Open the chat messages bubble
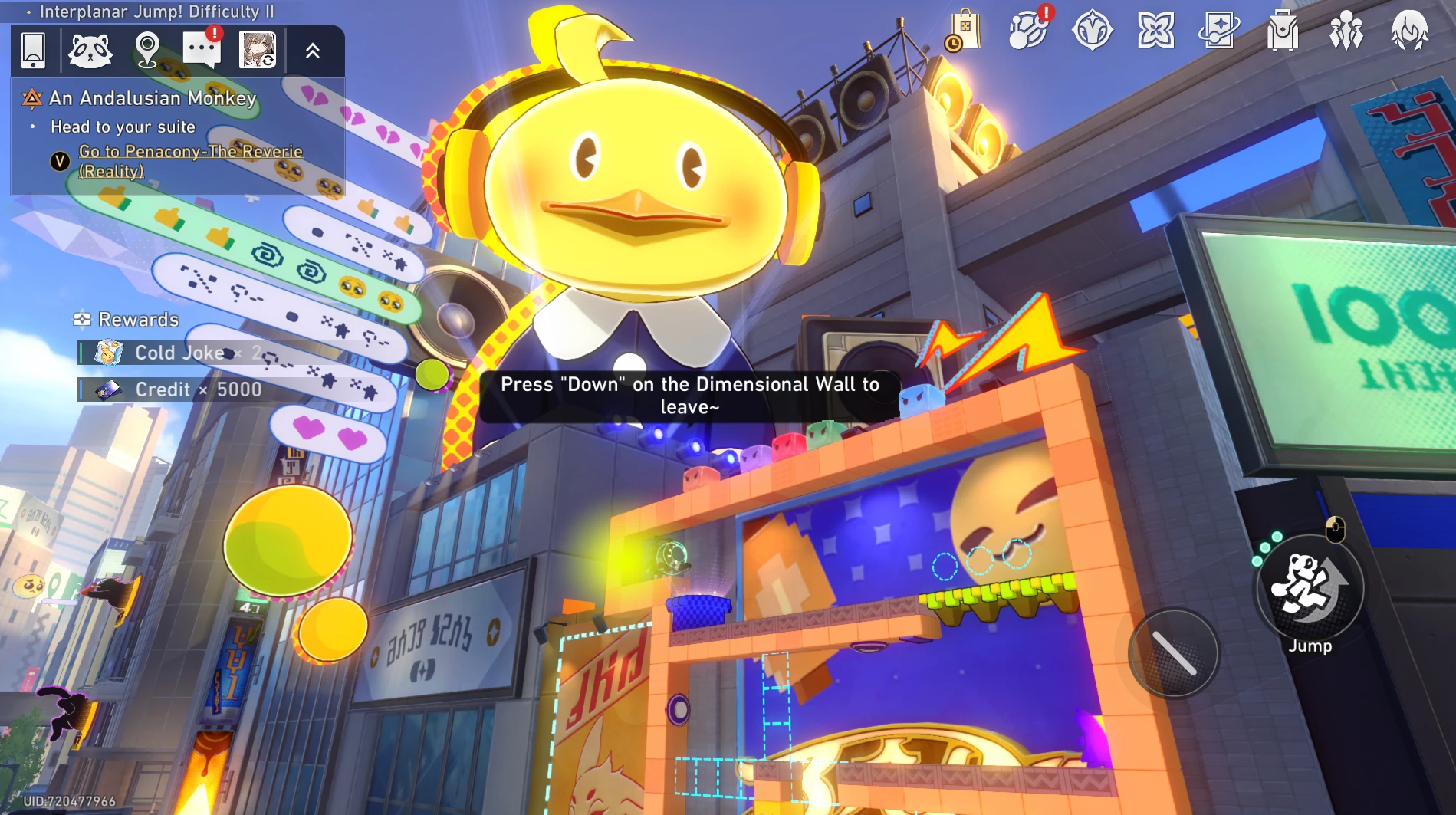1456x815 pixels. coord(202,51)
